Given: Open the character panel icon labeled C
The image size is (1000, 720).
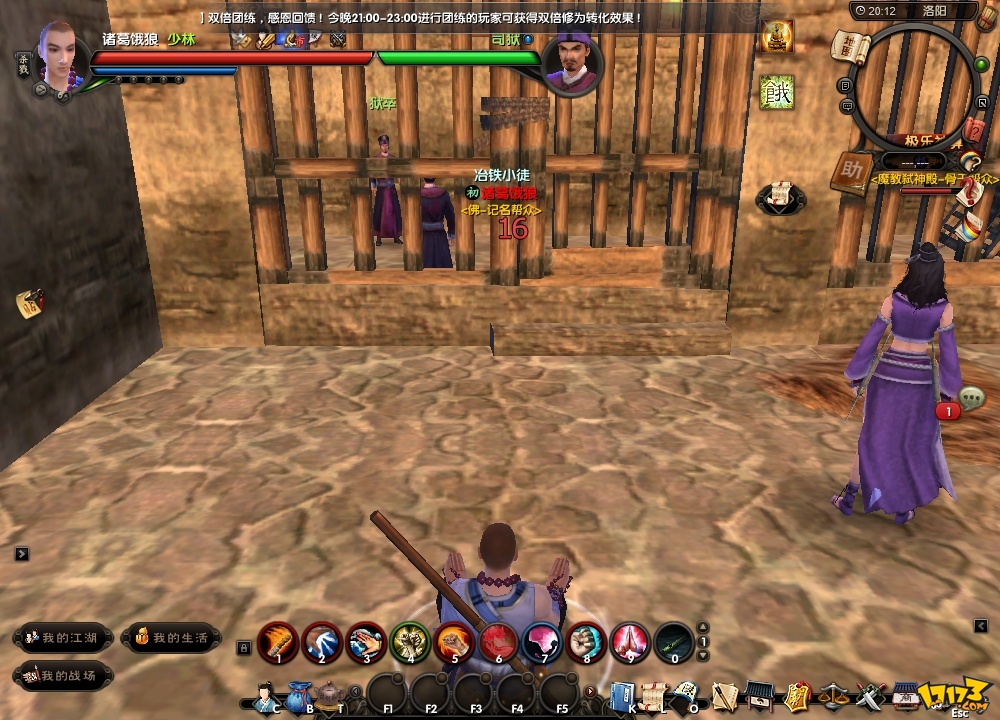Looking at the screenshot, I should coord(265,695).
